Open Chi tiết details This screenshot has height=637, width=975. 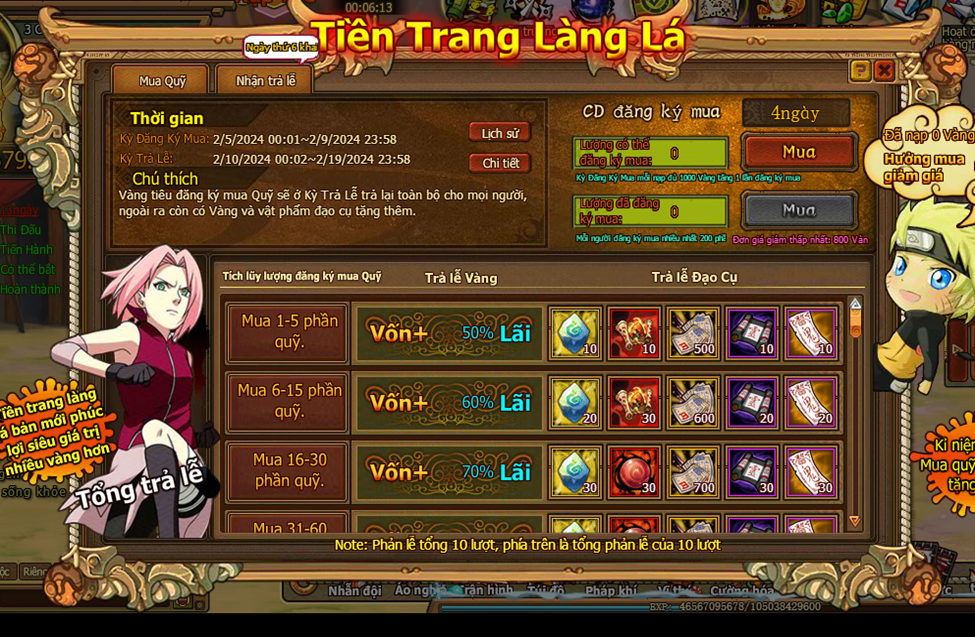pyautogui.click(x=499, y=163)
